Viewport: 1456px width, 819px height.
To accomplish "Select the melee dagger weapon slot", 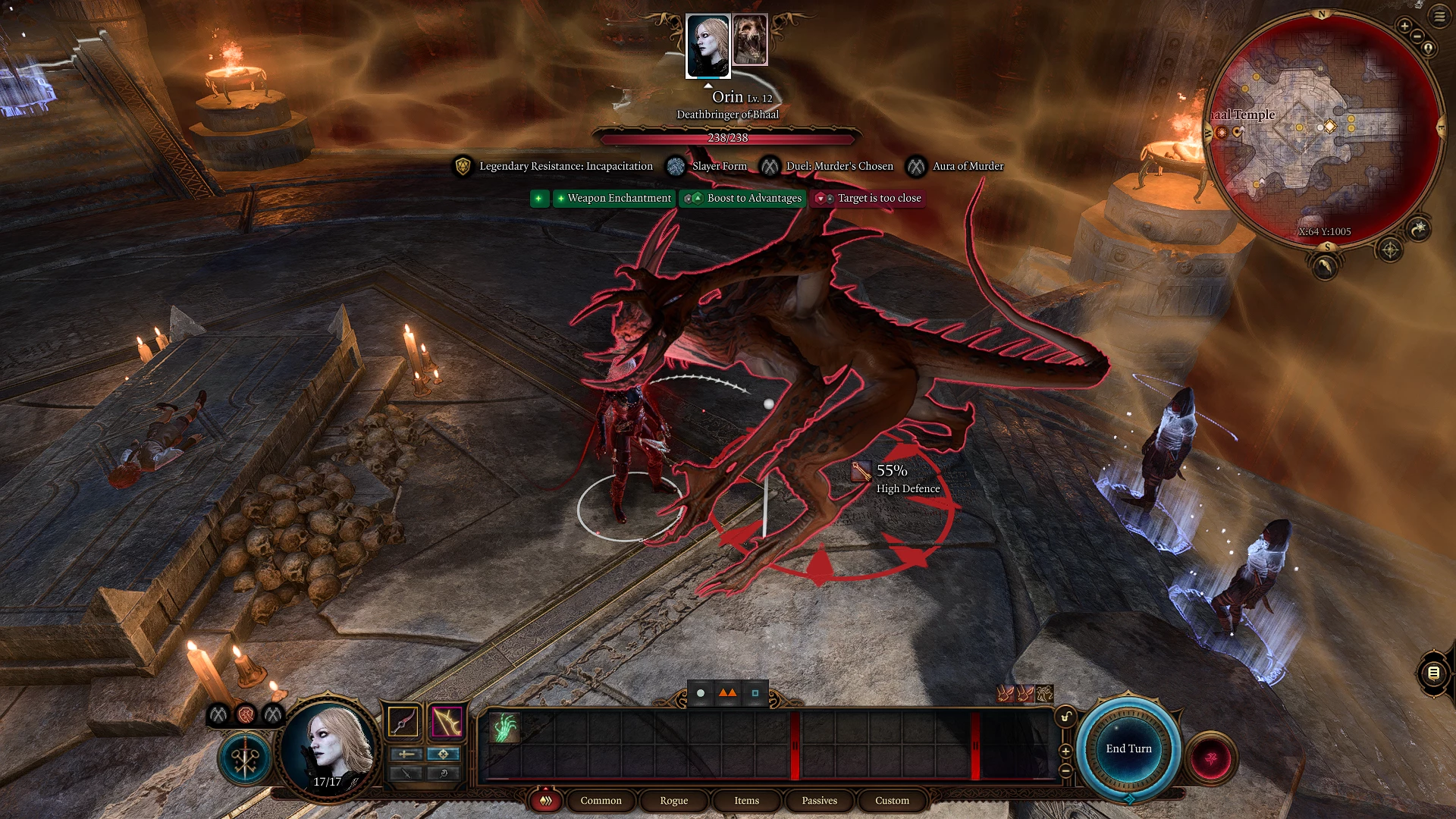I will point(403,721).
